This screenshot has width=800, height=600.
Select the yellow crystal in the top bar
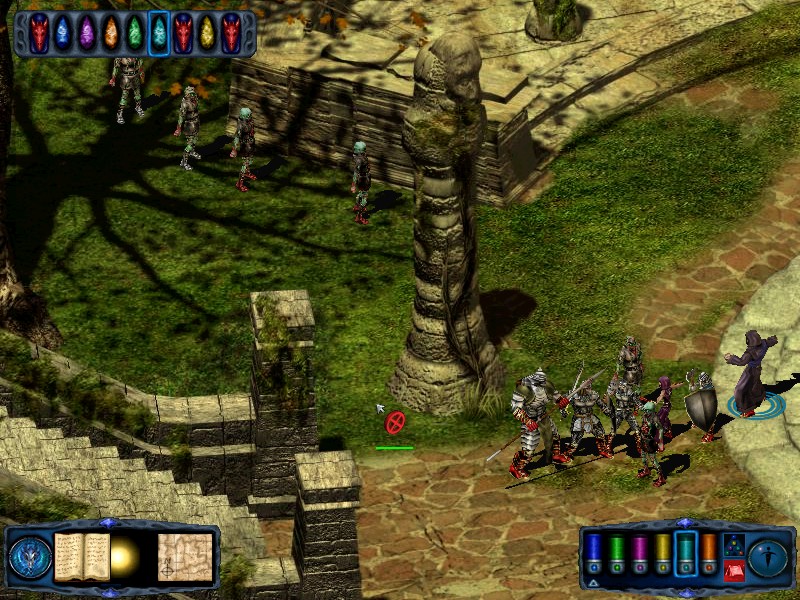207,33
